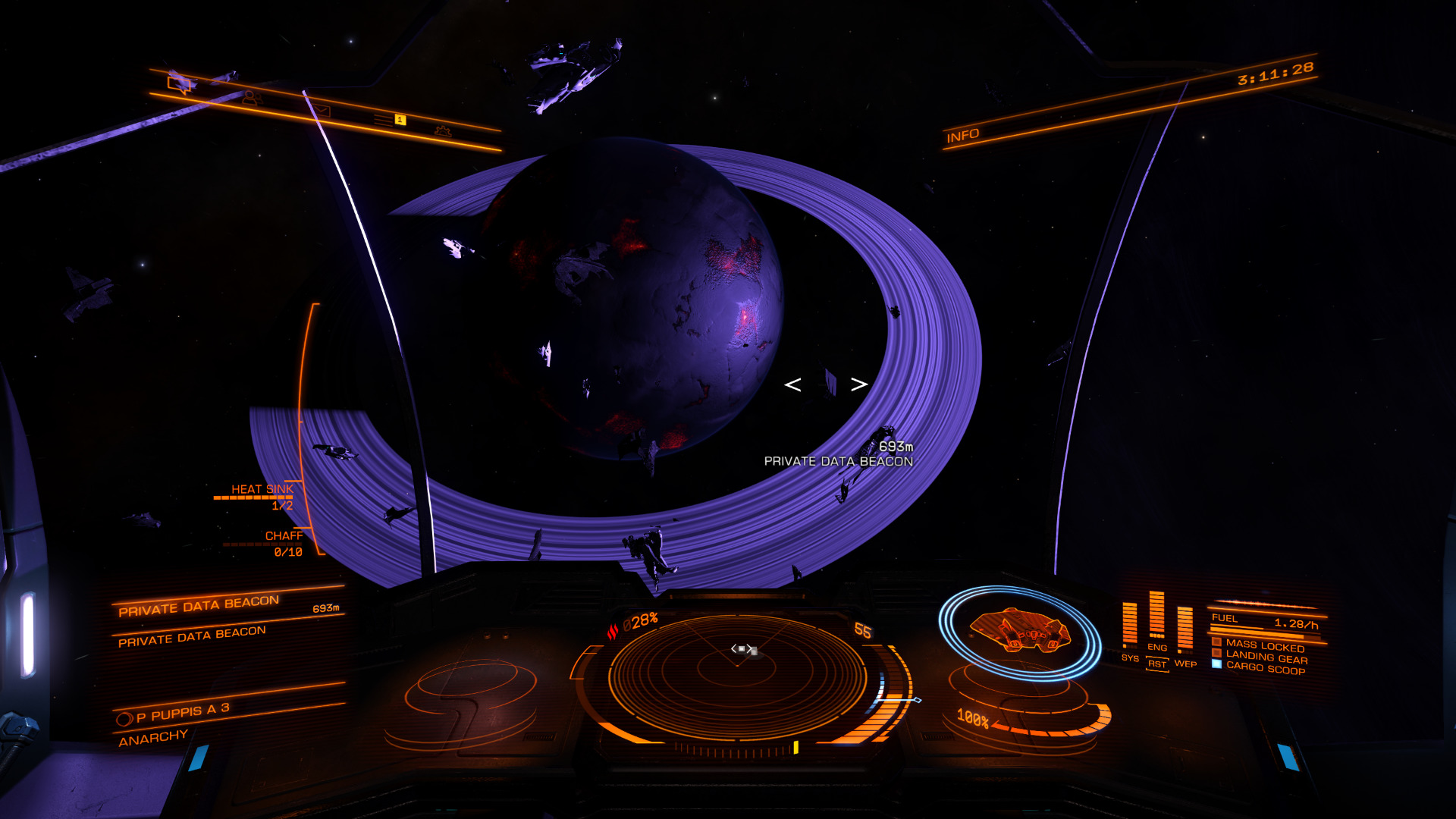Open the comms settings gear tab
1456x819 pixels.
point(443,131)
